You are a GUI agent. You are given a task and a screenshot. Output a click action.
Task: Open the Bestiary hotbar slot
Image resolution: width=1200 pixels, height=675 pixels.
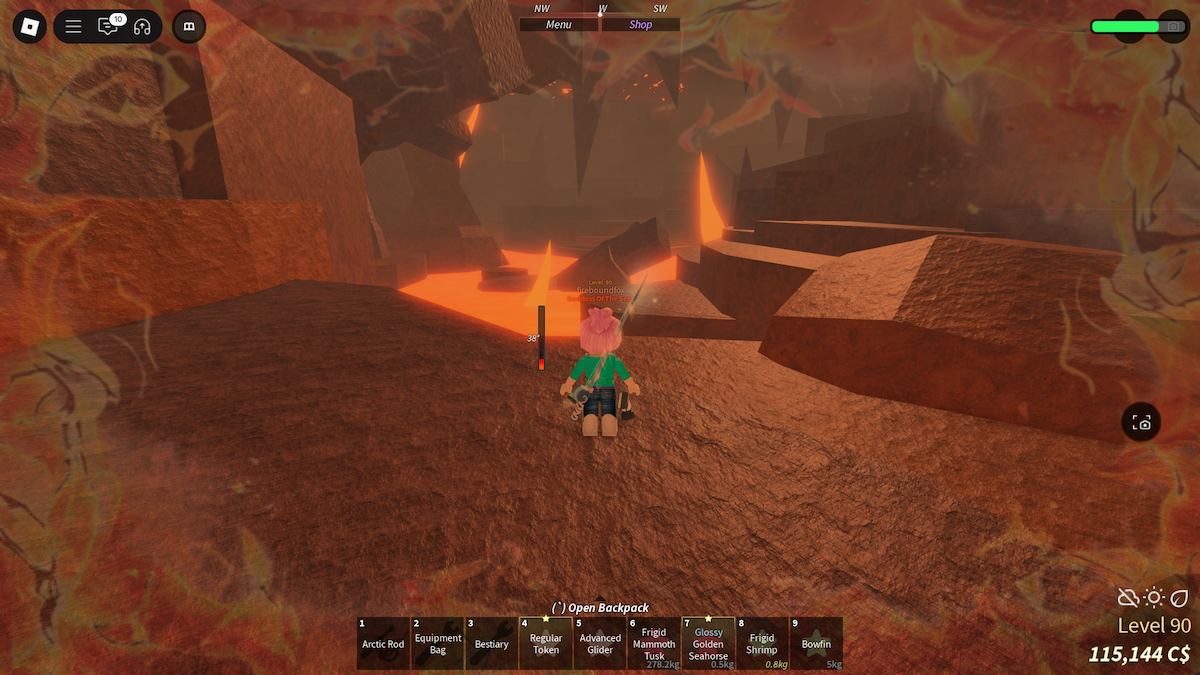coord(491,643)
